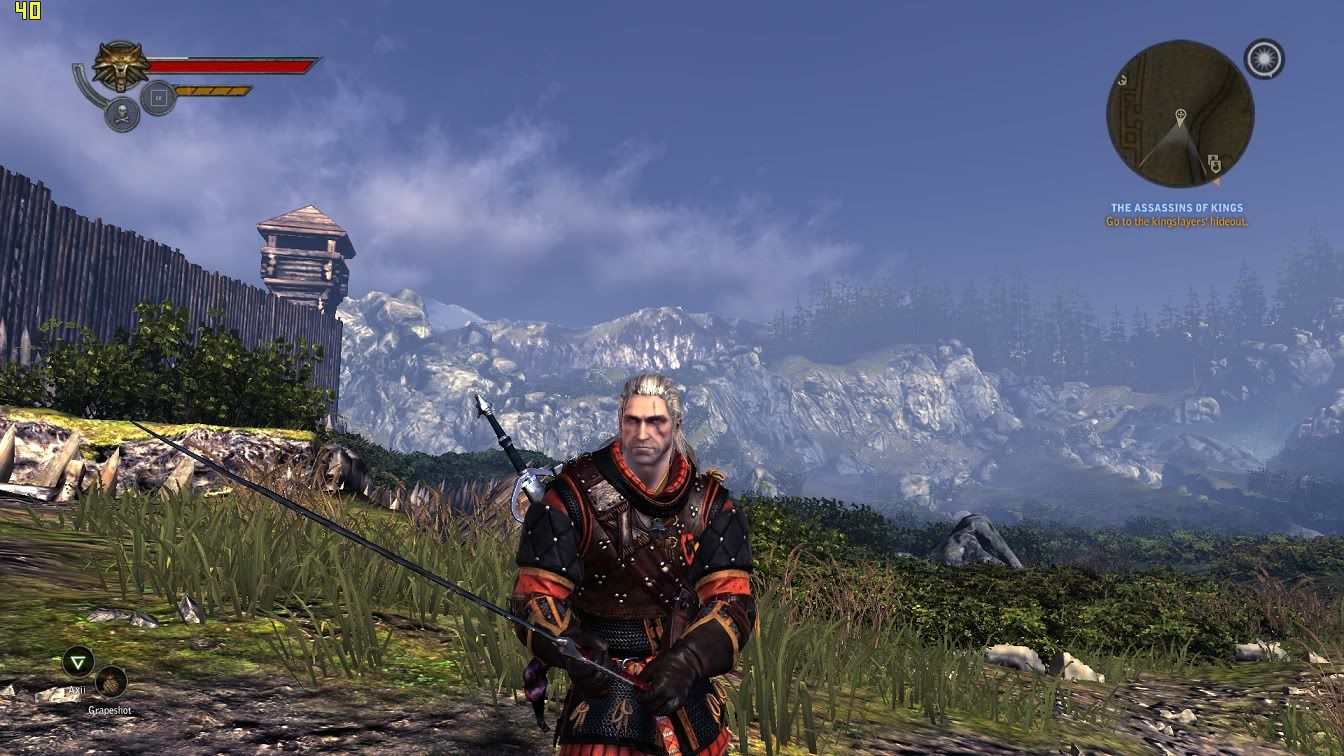Click the wolf medallion icon
Screen dimensions: 1344x756
[120, 65]
